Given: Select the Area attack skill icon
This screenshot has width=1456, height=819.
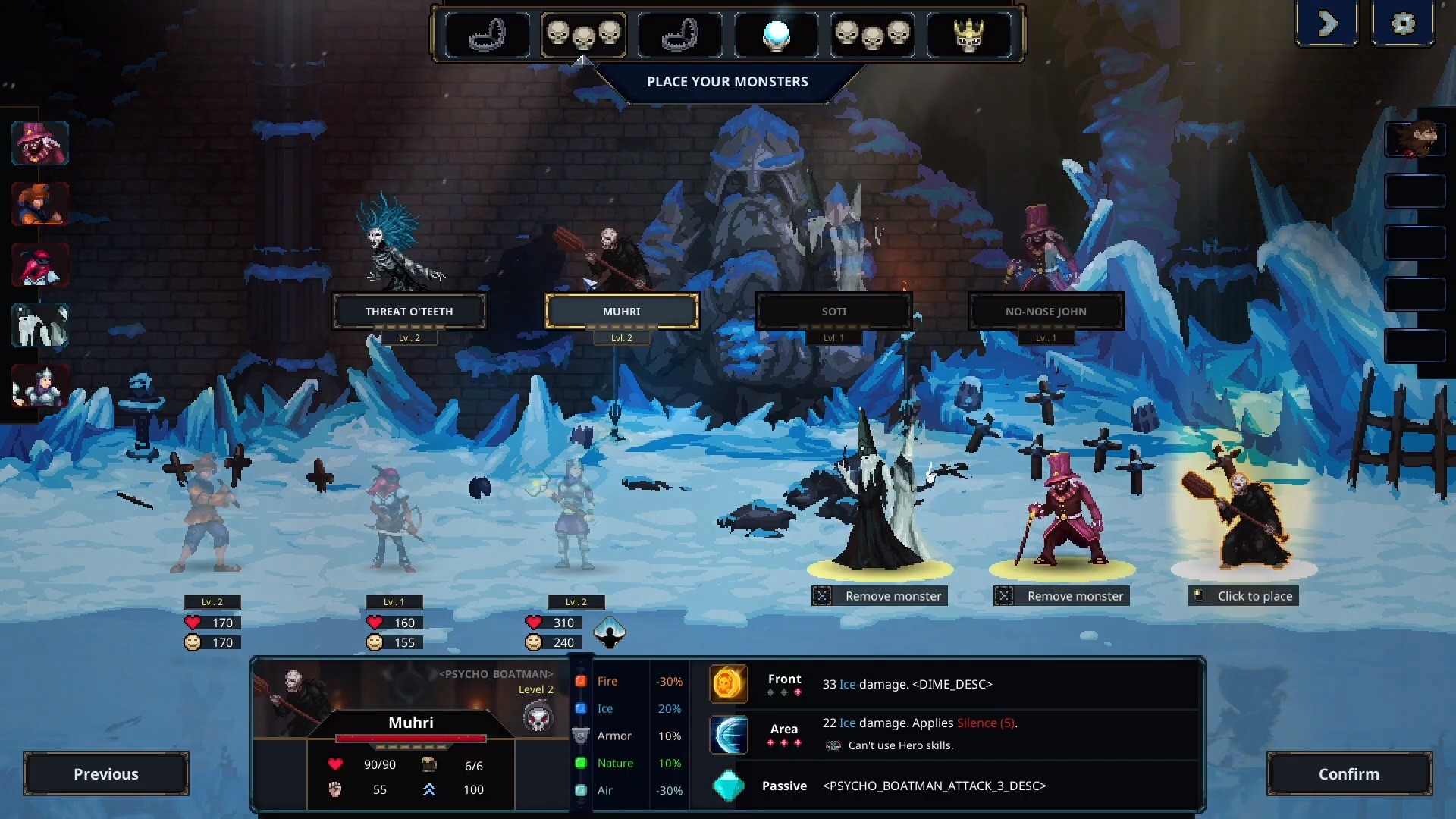Looking at the screenshot, I should [x=728, y=734].
